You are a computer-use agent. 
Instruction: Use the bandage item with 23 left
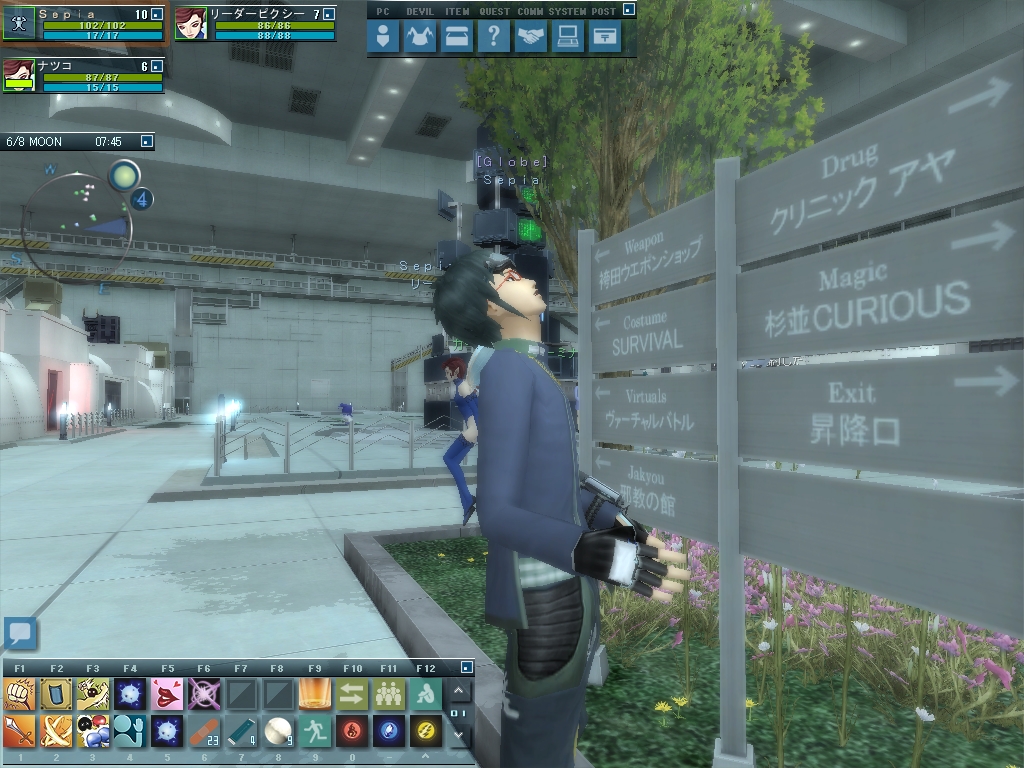(203, 733)
